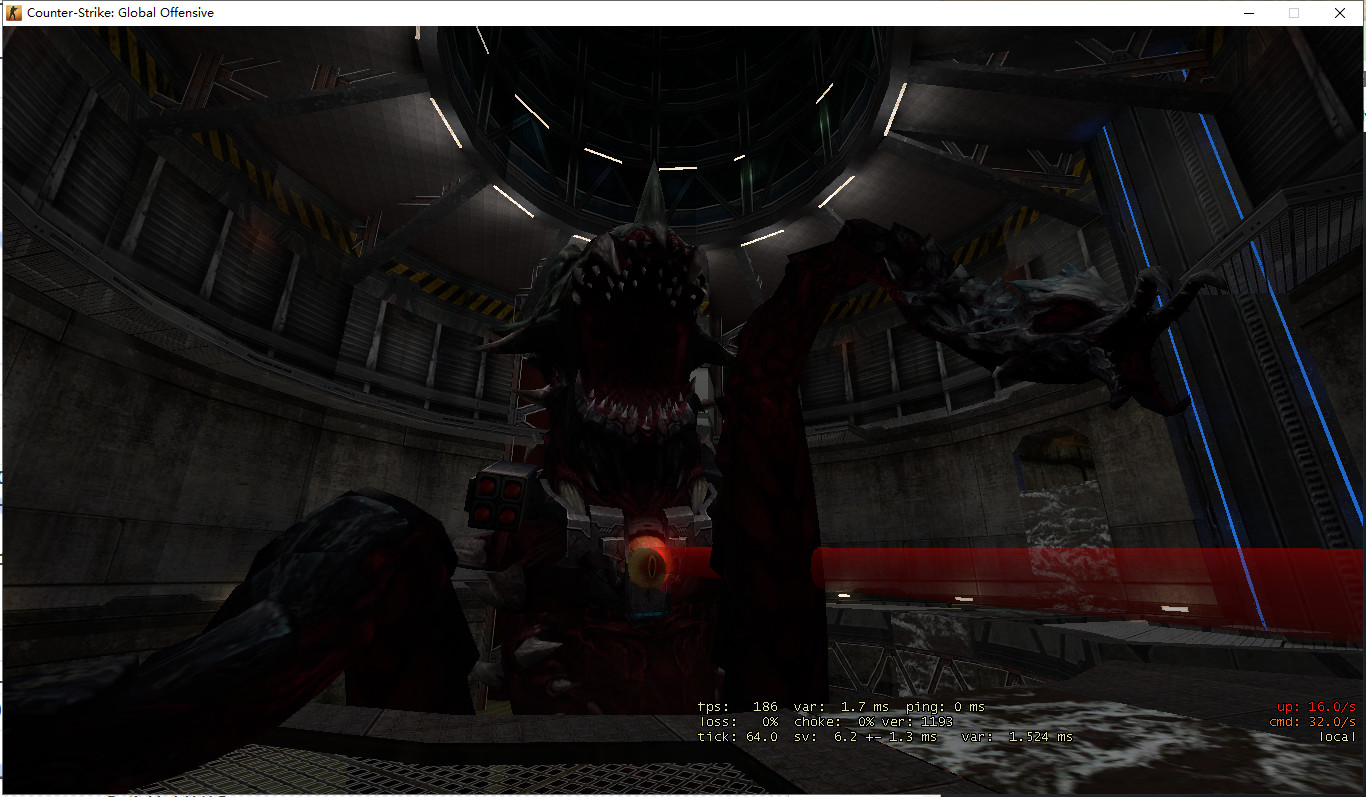Click the local label in net_graph
1366x797 pixels.
coord(1337,736)
